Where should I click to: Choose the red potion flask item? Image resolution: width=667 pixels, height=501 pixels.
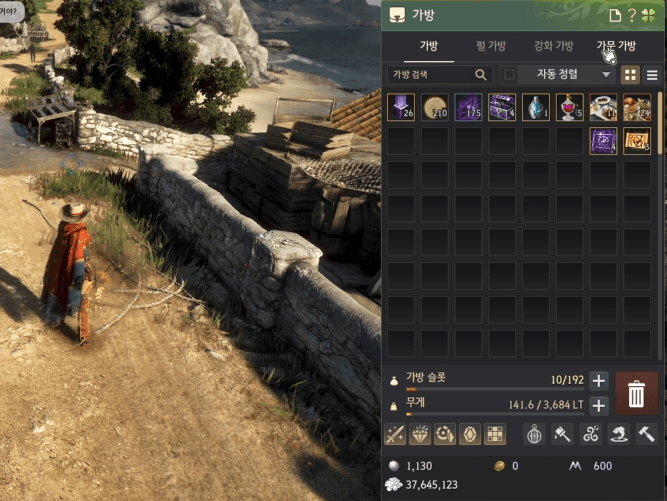570,107
